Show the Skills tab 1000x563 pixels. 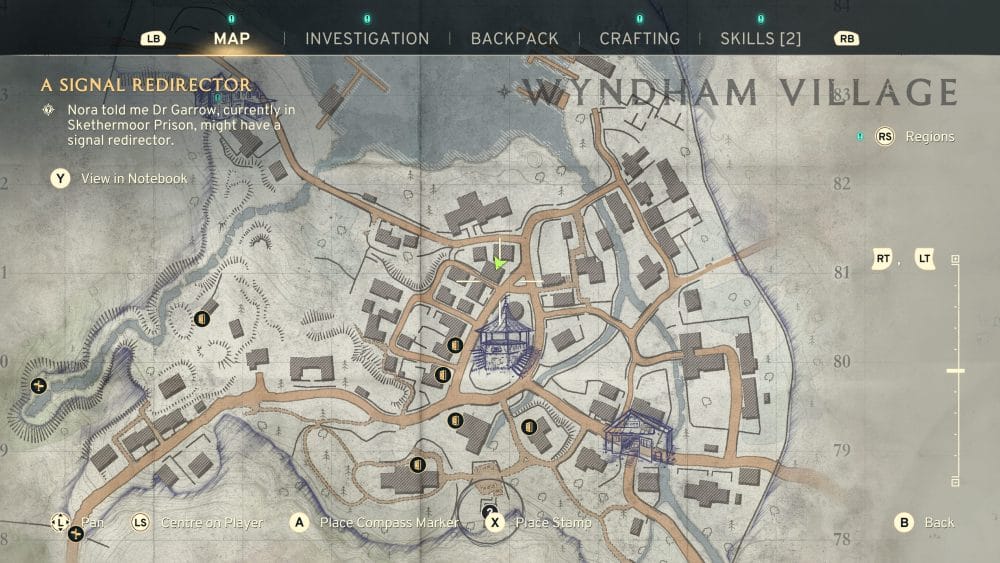760,39
